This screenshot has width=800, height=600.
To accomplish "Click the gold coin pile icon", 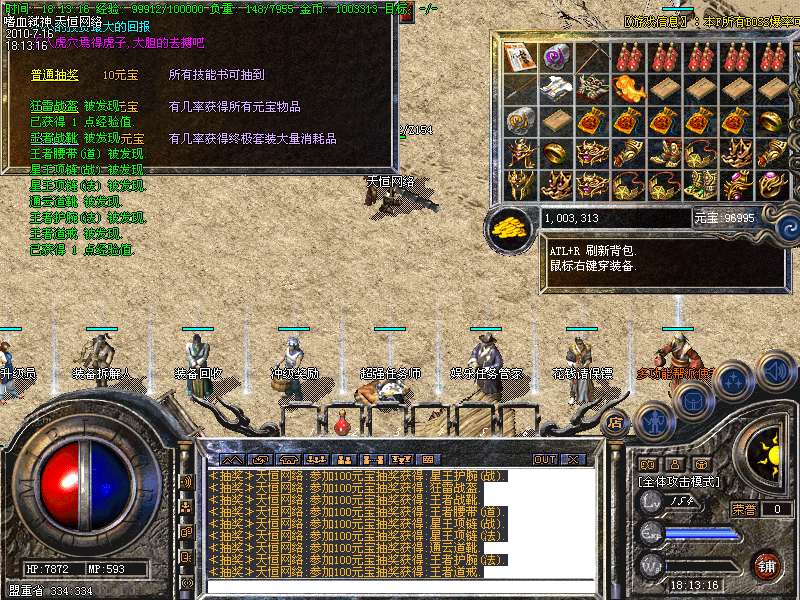I will pos(511,227).
